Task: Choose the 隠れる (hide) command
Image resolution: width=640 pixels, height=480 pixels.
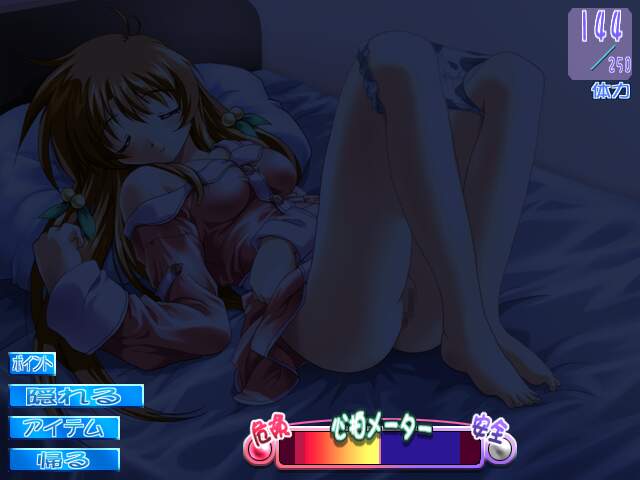Action: pos(77,397)
